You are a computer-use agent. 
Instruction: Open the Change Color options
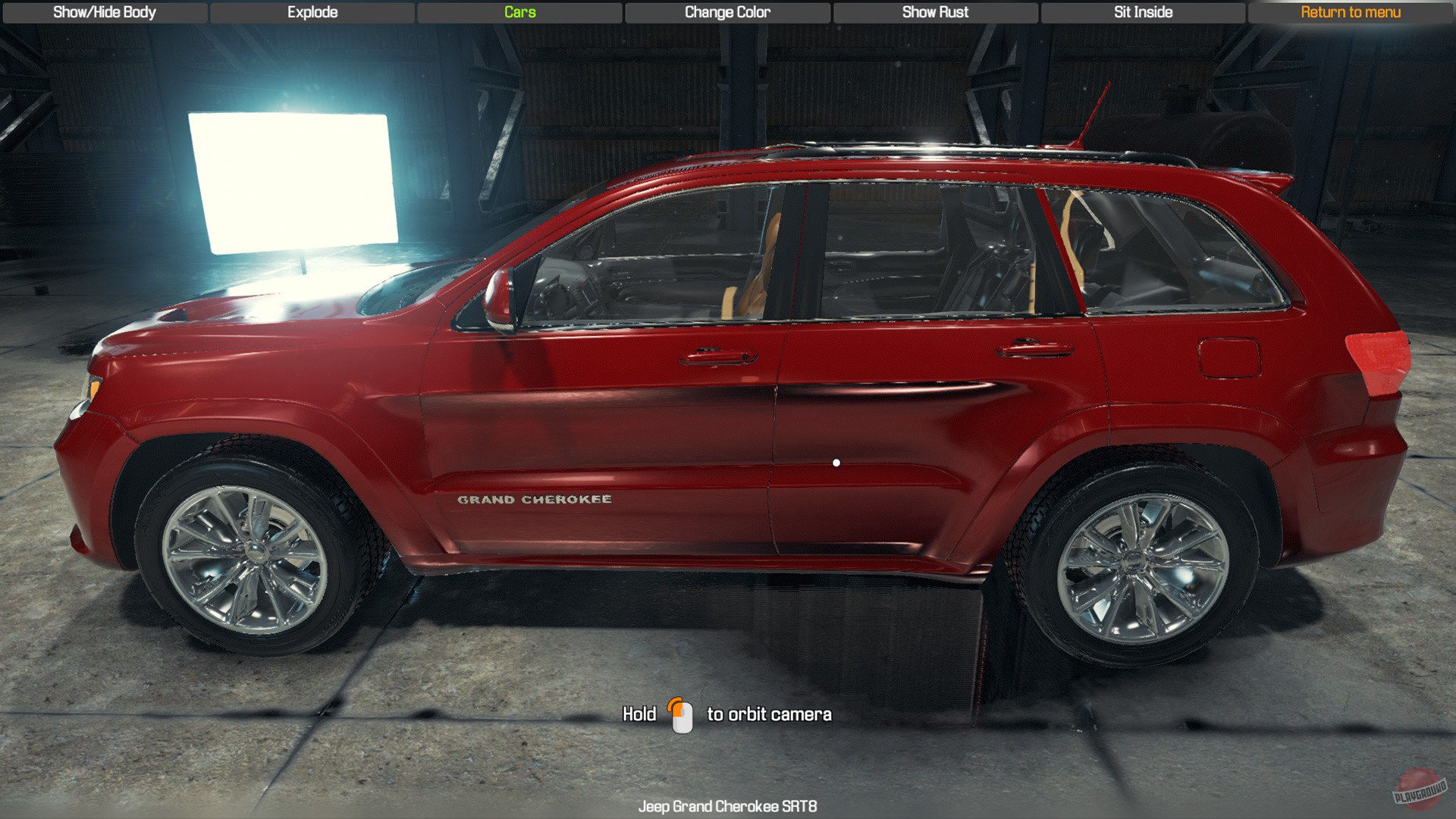(x=726, y=12)
